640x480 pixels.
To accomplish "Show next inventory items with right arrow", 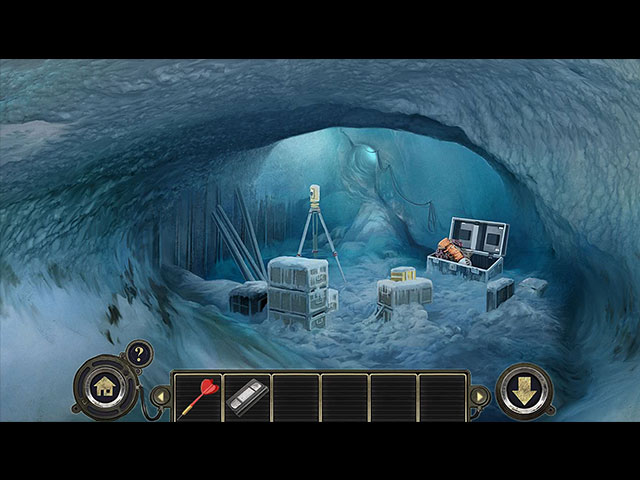I will pyautogui.click(x=481, y=396).
